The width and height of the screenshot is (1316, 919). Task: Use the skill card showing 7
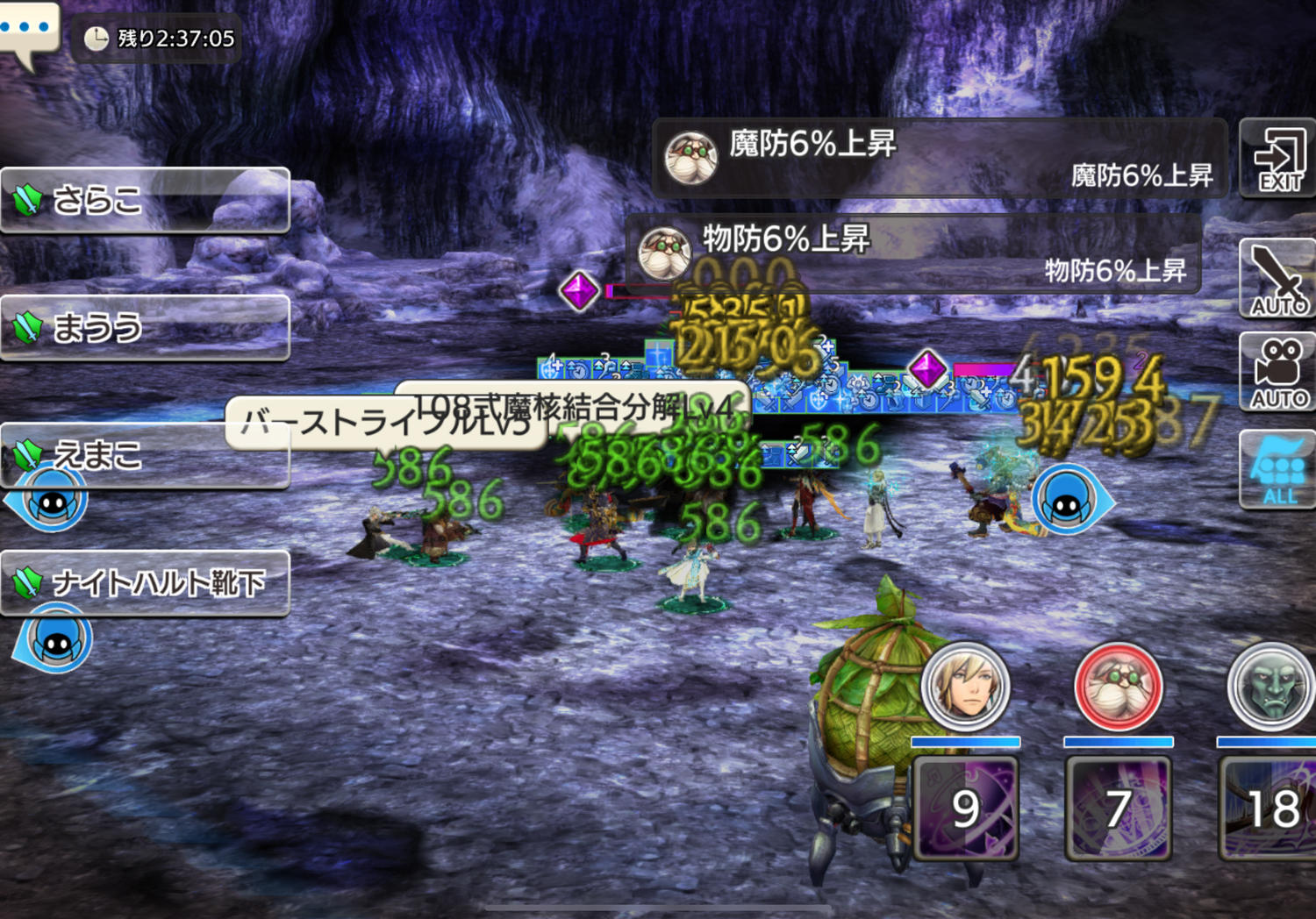[x=1119, y=808]
